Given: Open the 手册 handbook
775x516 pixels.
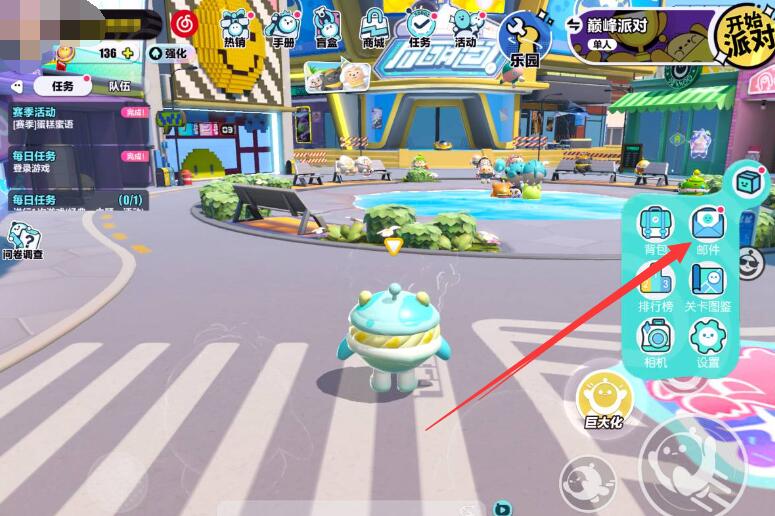Looking at the screenshot, I should pyautogui.click(x=283, y=26).
